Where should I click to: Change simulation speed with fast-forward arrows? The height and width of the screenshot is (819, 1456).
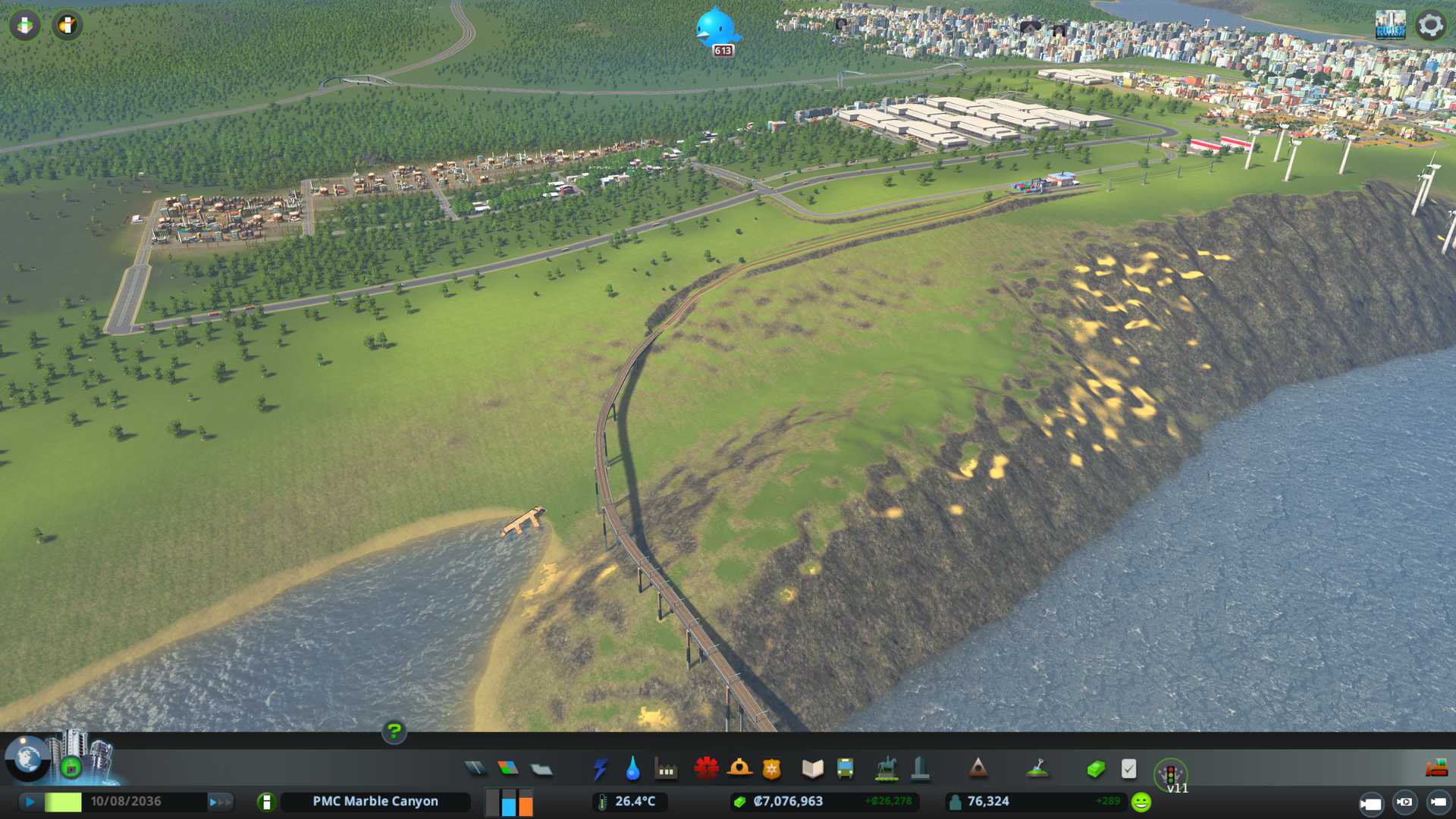tap(220, 802)
